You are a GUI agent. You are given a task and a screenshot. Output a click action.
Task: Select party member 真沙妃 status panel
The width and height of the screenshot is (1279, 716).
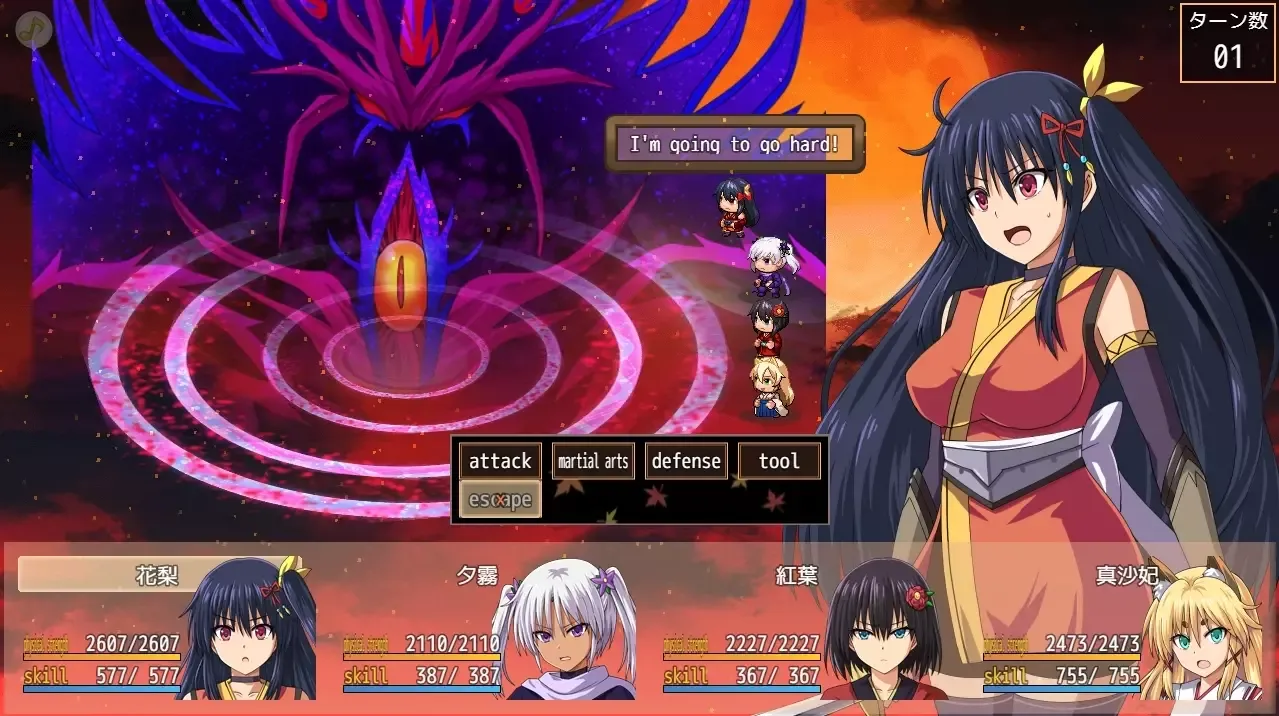click(x=1125, y=628)
